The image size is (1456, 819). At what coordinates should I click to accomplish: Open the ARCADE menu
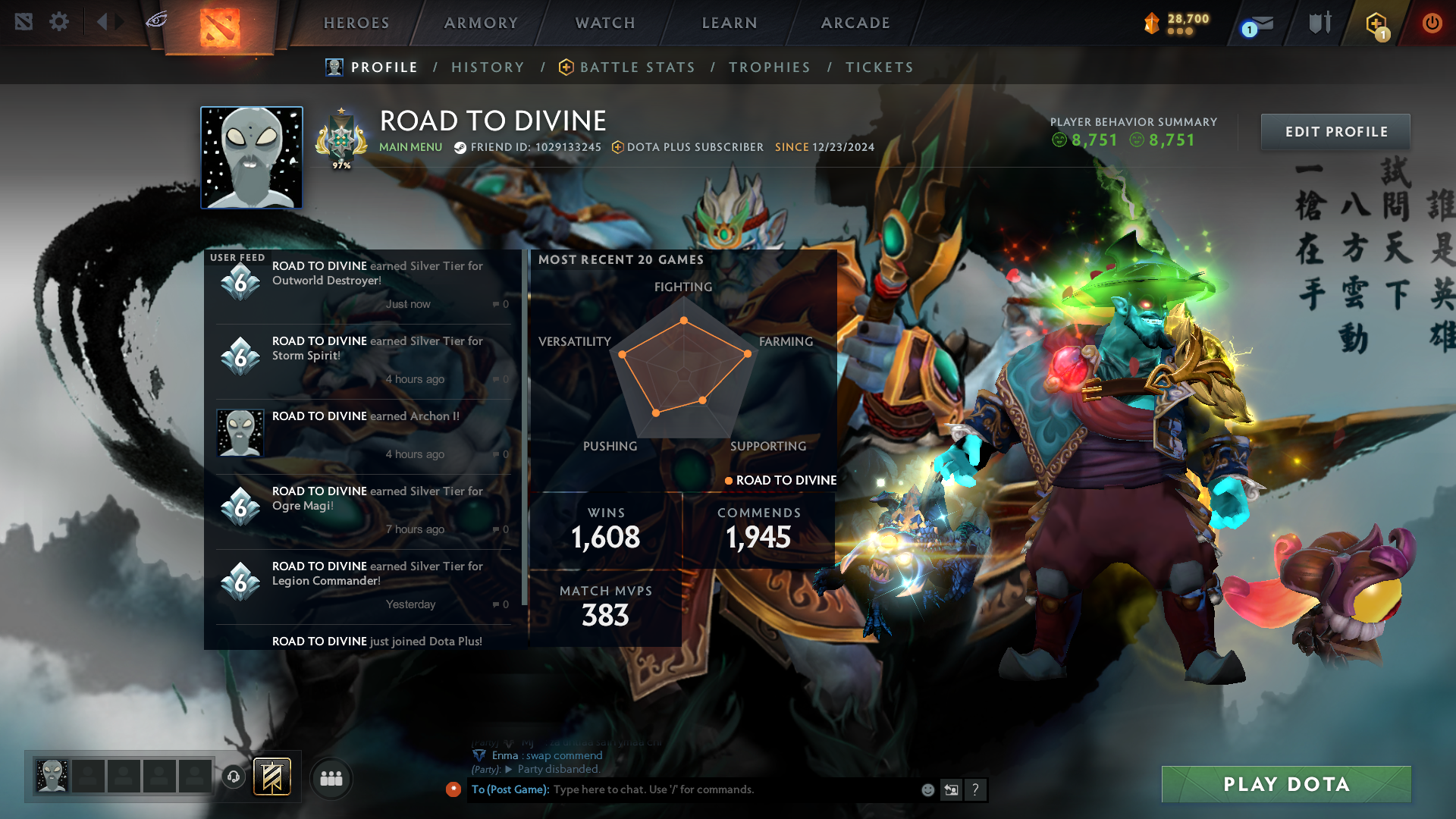coord(855,23)
